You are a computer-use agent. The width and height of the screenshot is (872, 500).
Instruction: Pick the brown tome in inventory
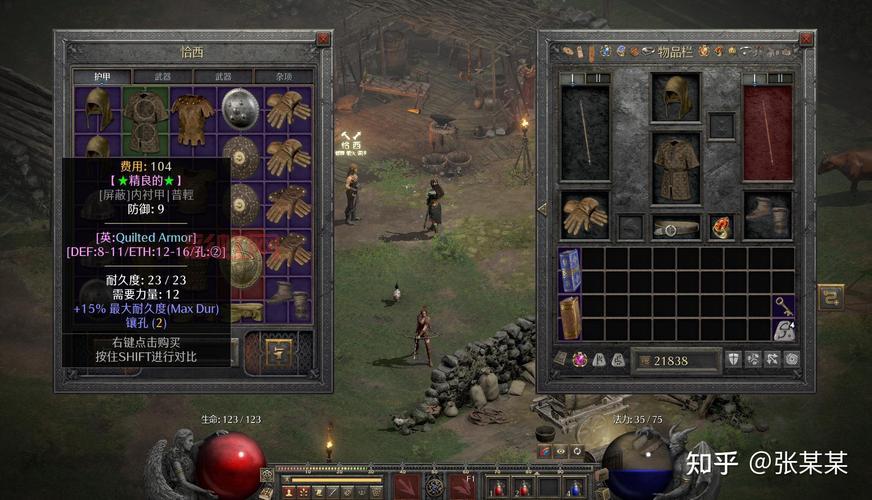pyautogui.click(x=570, y=317)
